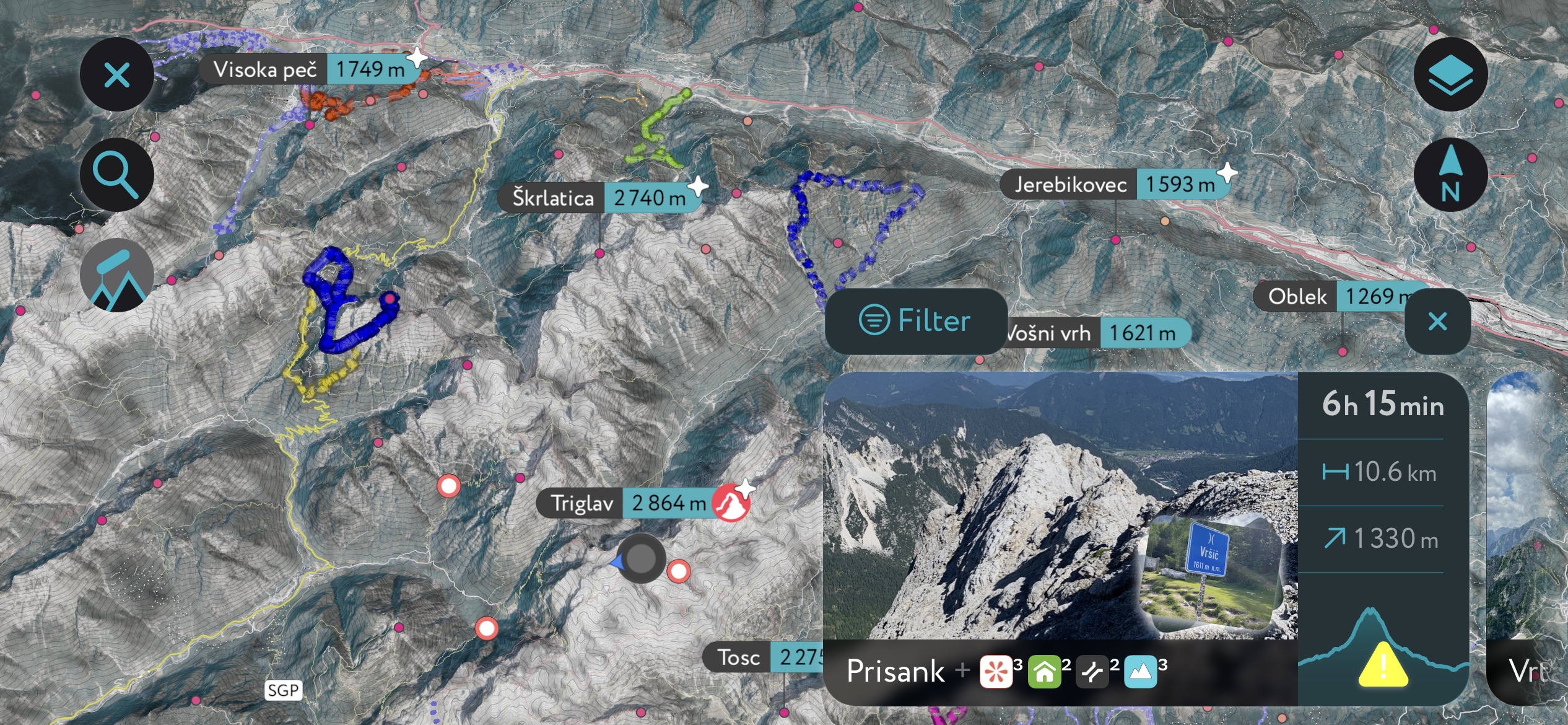Open the magnifying glass search

(116, 175)
